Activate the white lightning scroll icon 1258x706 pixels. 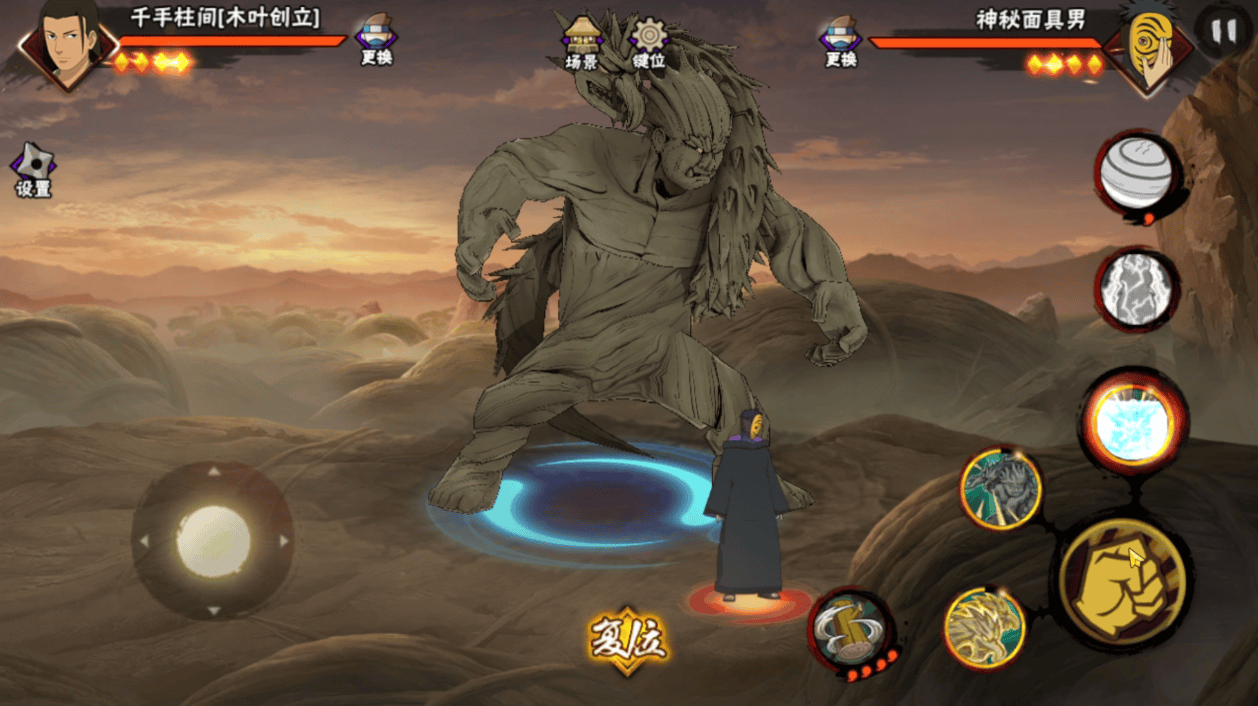1136,289
